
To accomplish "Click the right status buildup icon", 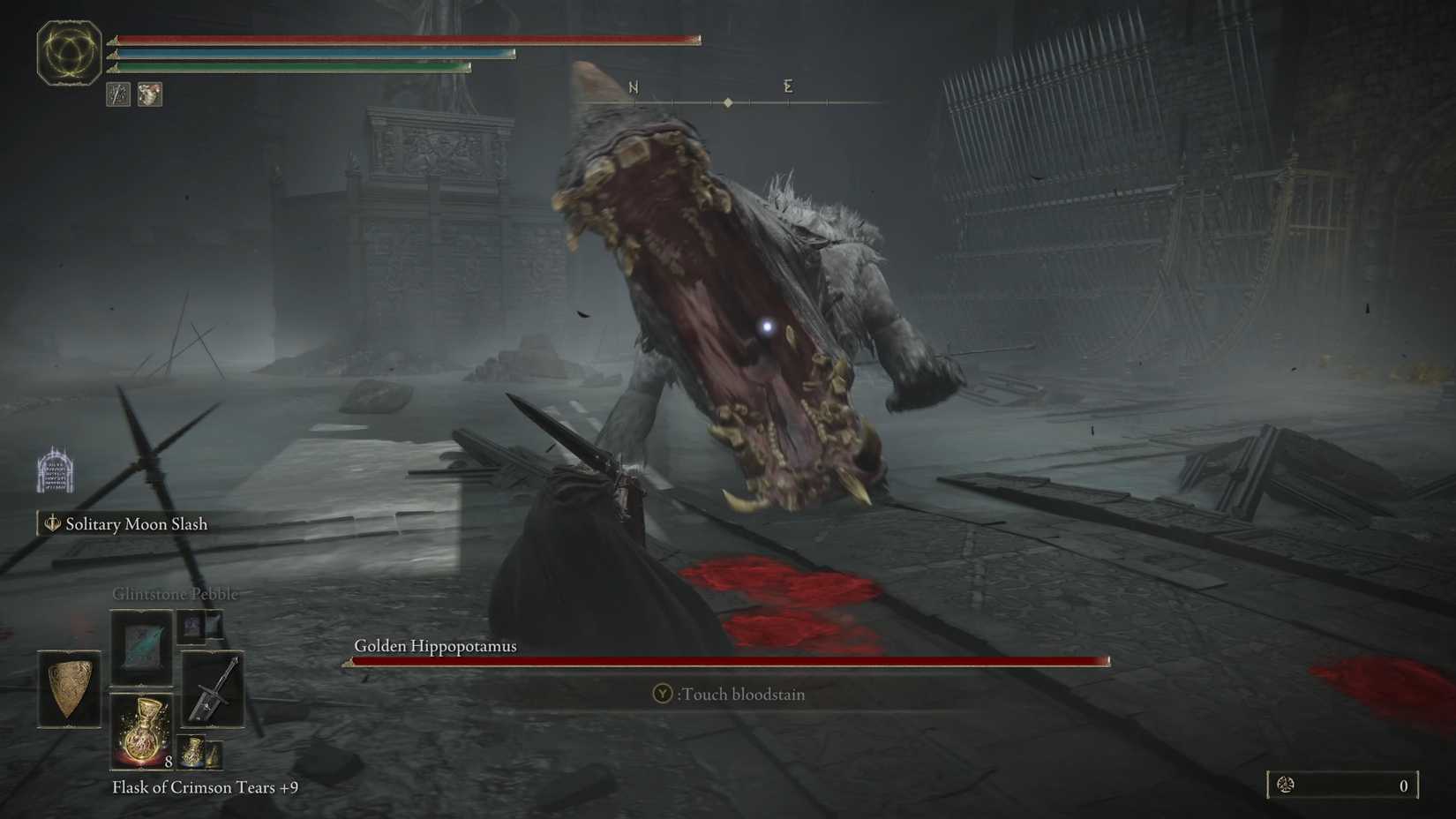I will coord(149,94).
